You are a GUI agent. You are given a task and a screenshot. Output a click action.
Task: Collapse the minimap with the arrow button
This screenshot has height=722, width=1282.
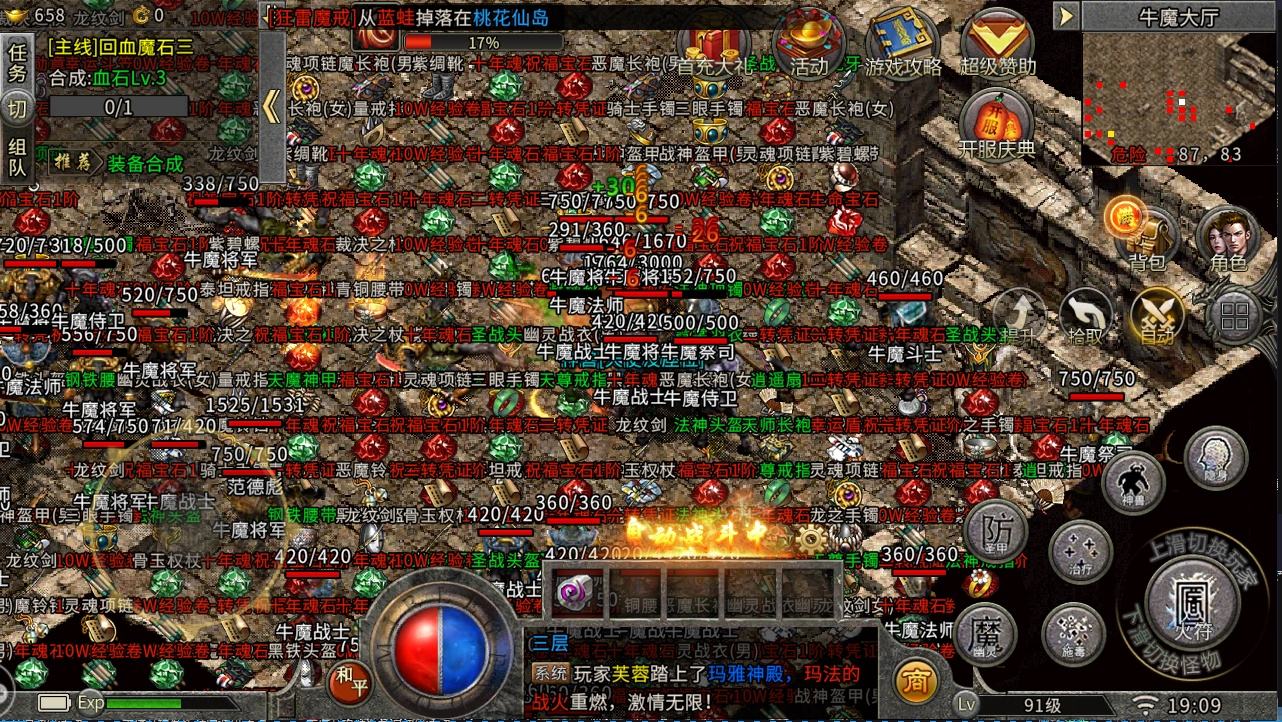pos(1066,16)
